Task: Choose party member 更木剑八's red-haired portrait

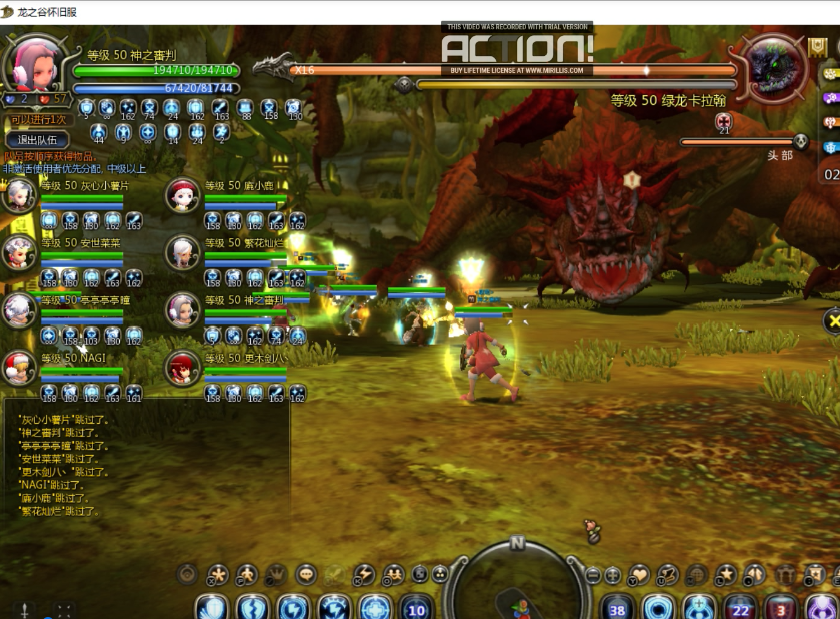Action: click(x=183, y=367)
